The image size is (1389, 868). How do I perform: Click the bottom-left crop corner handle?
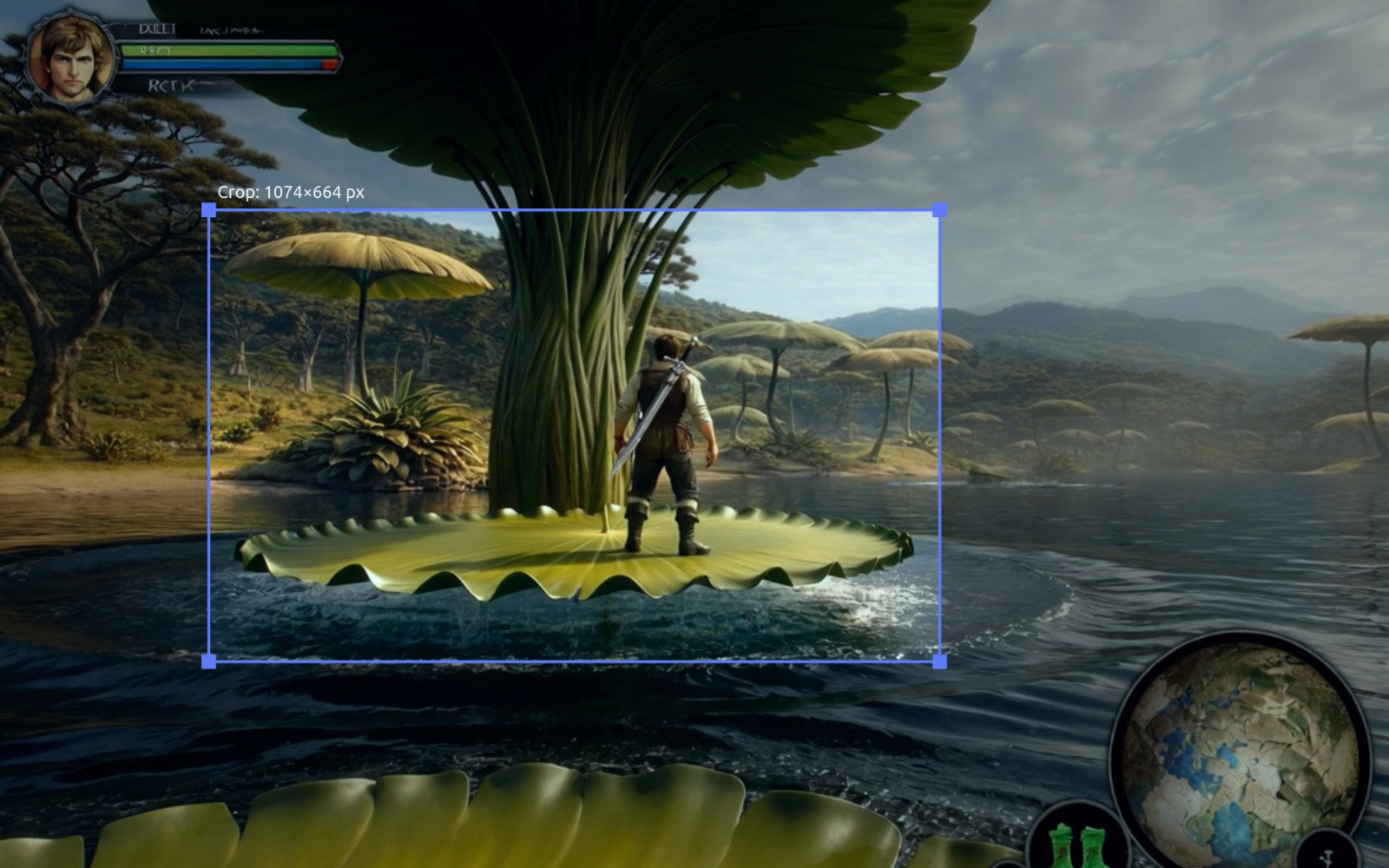pyautogui.click(x=208, y=661)
